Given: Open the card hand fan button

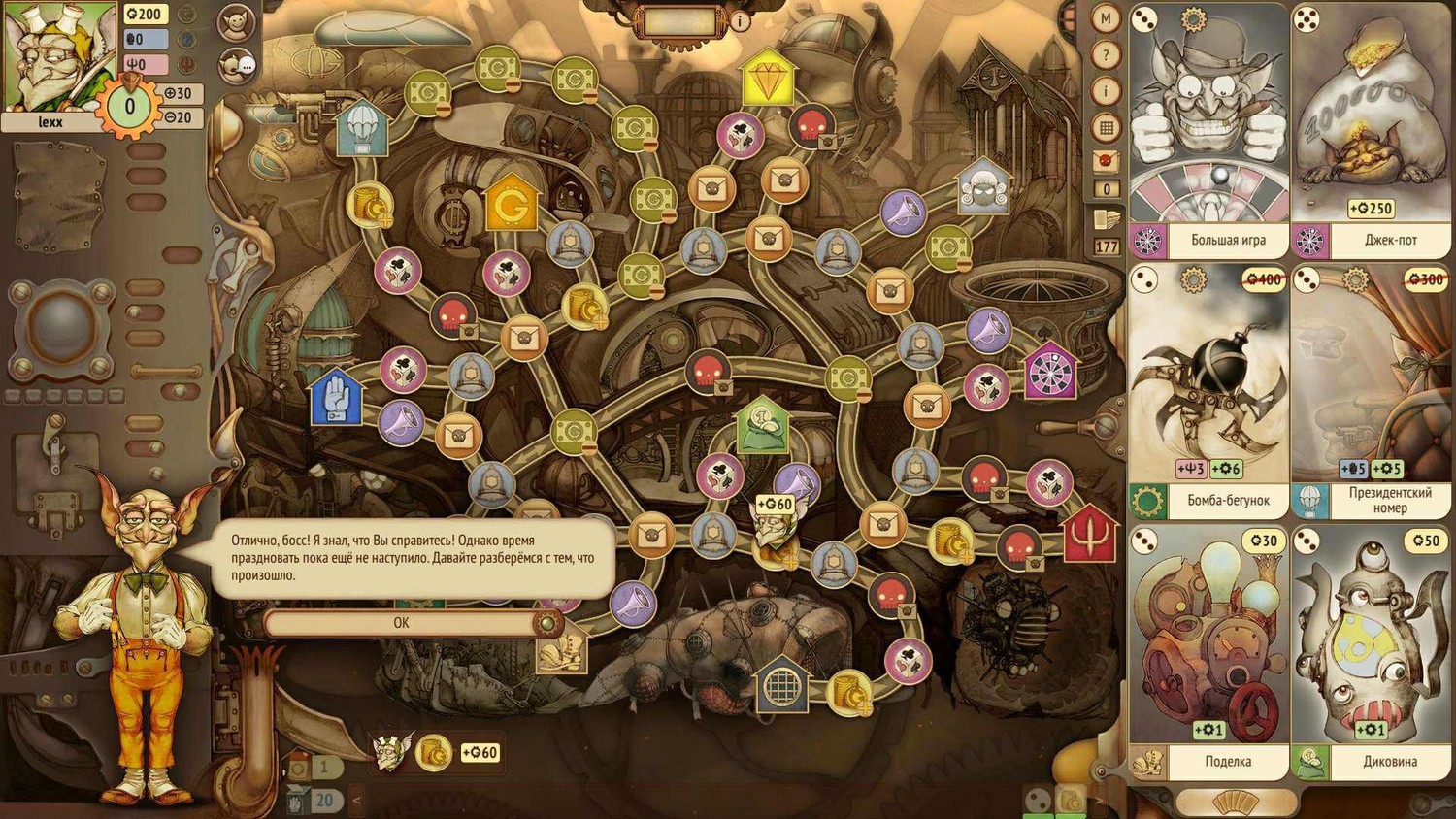Looking at the screenshot, I should point(1235,803).
